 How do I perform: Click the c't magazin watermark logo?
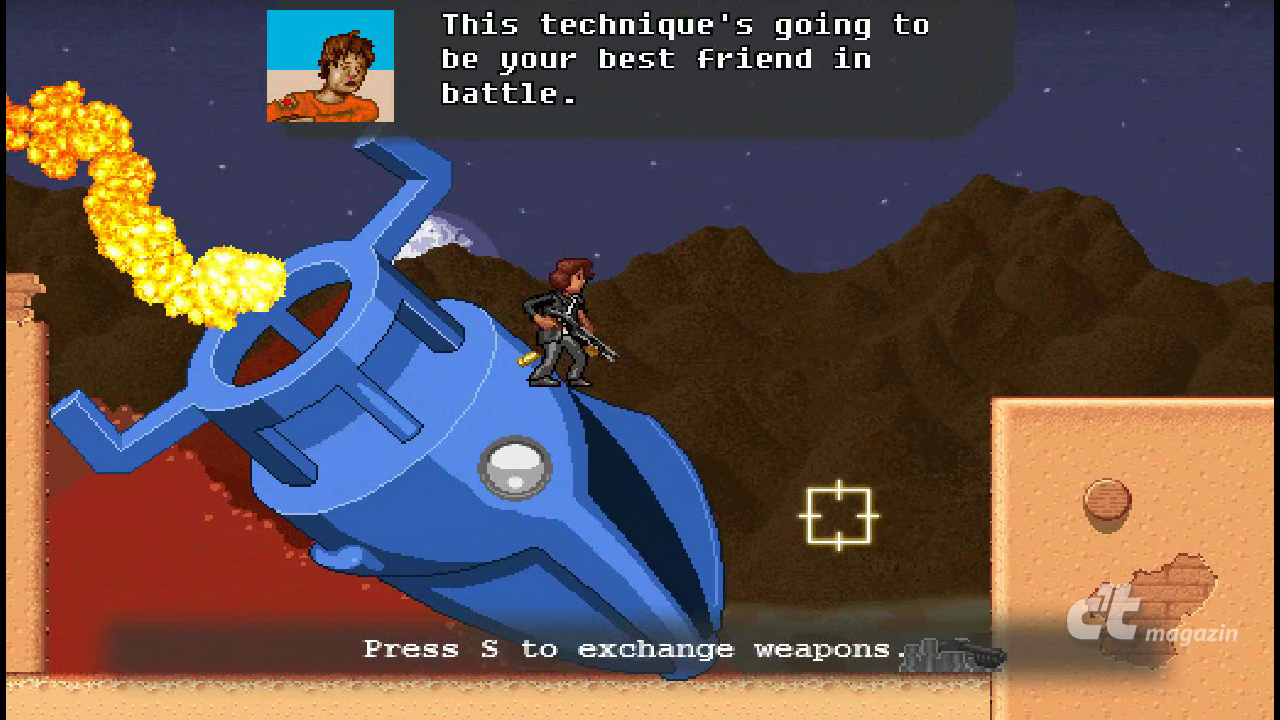coord(1150,620)
